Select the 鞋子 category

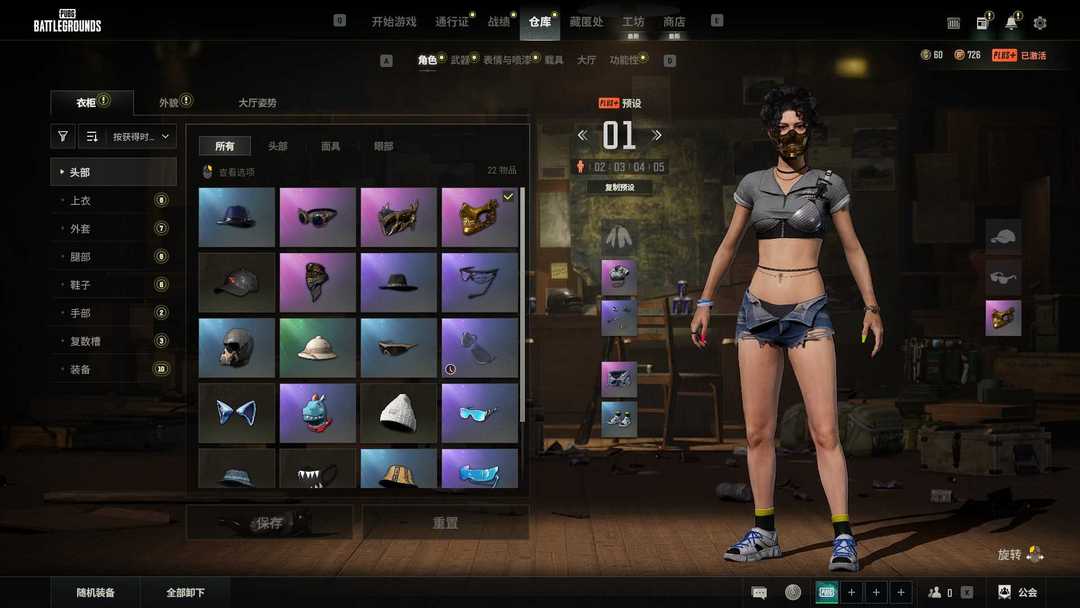point(80,285)
